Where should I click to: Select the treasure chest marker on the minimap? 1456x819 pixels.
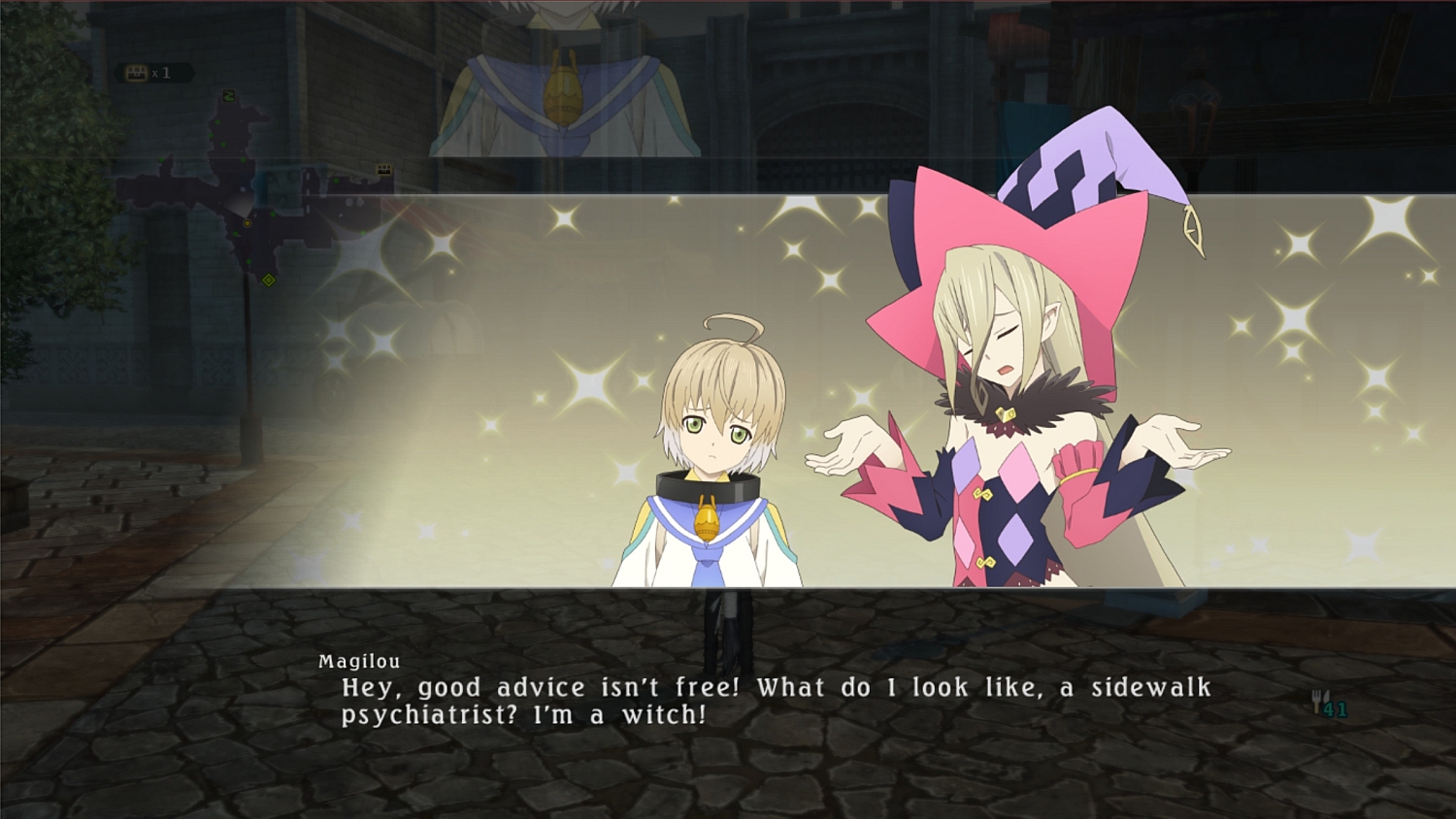pyautogui.click(x=384, y=170)
